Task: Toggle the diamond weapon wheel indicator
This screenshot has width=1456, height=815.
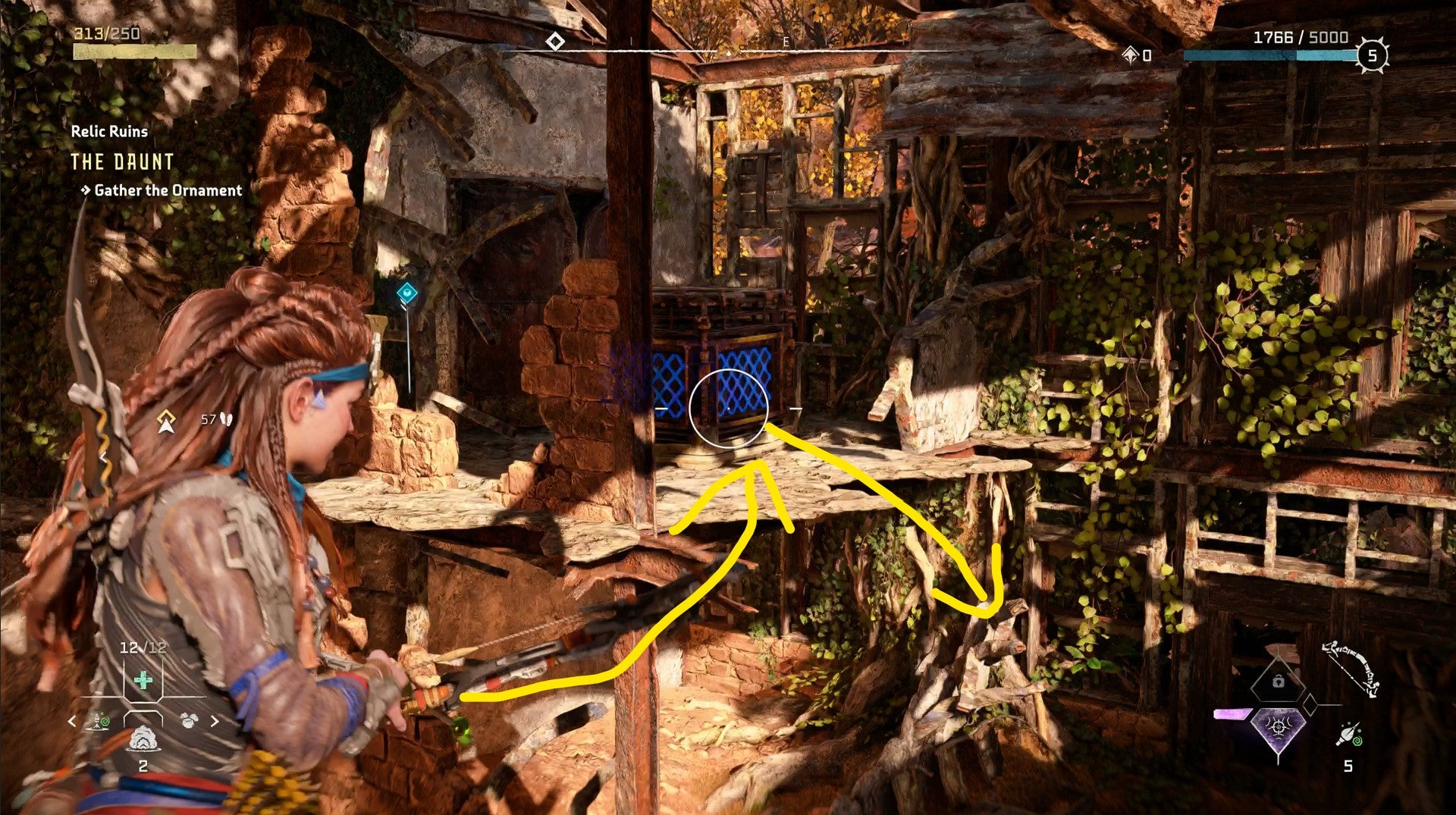Action: 1310,704
